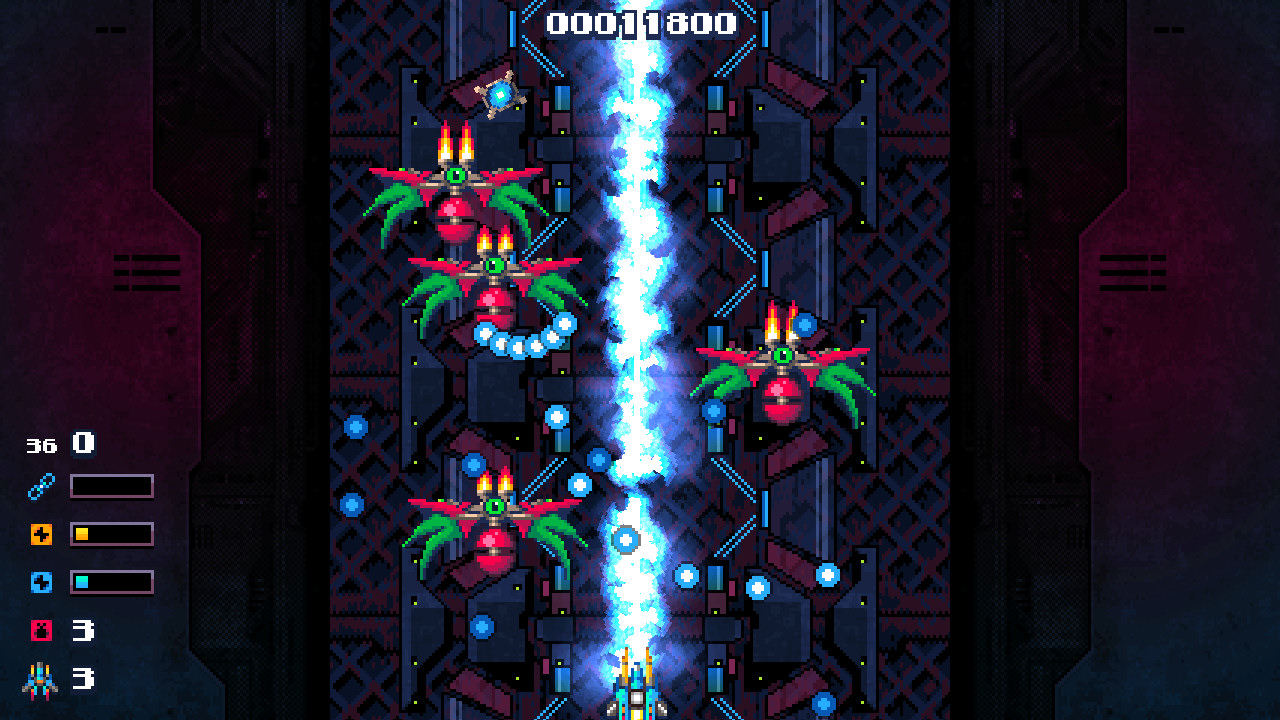Click the "36" enemy counter in the HUD
Viewport: 1280px width, 720px height.
pyautogui.click(x=41, y=443)
